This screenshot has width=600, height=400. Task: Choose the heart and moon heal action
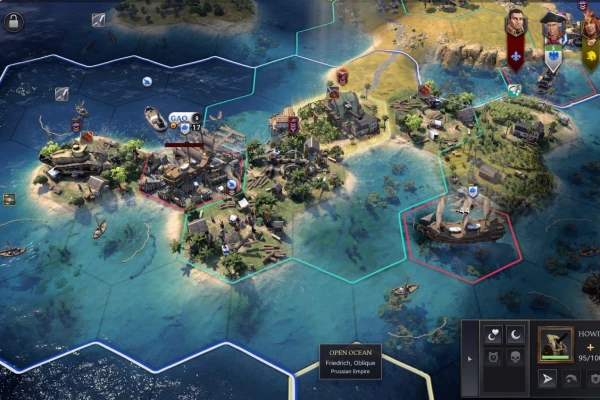pyautogui.click(x=492, y=335)
